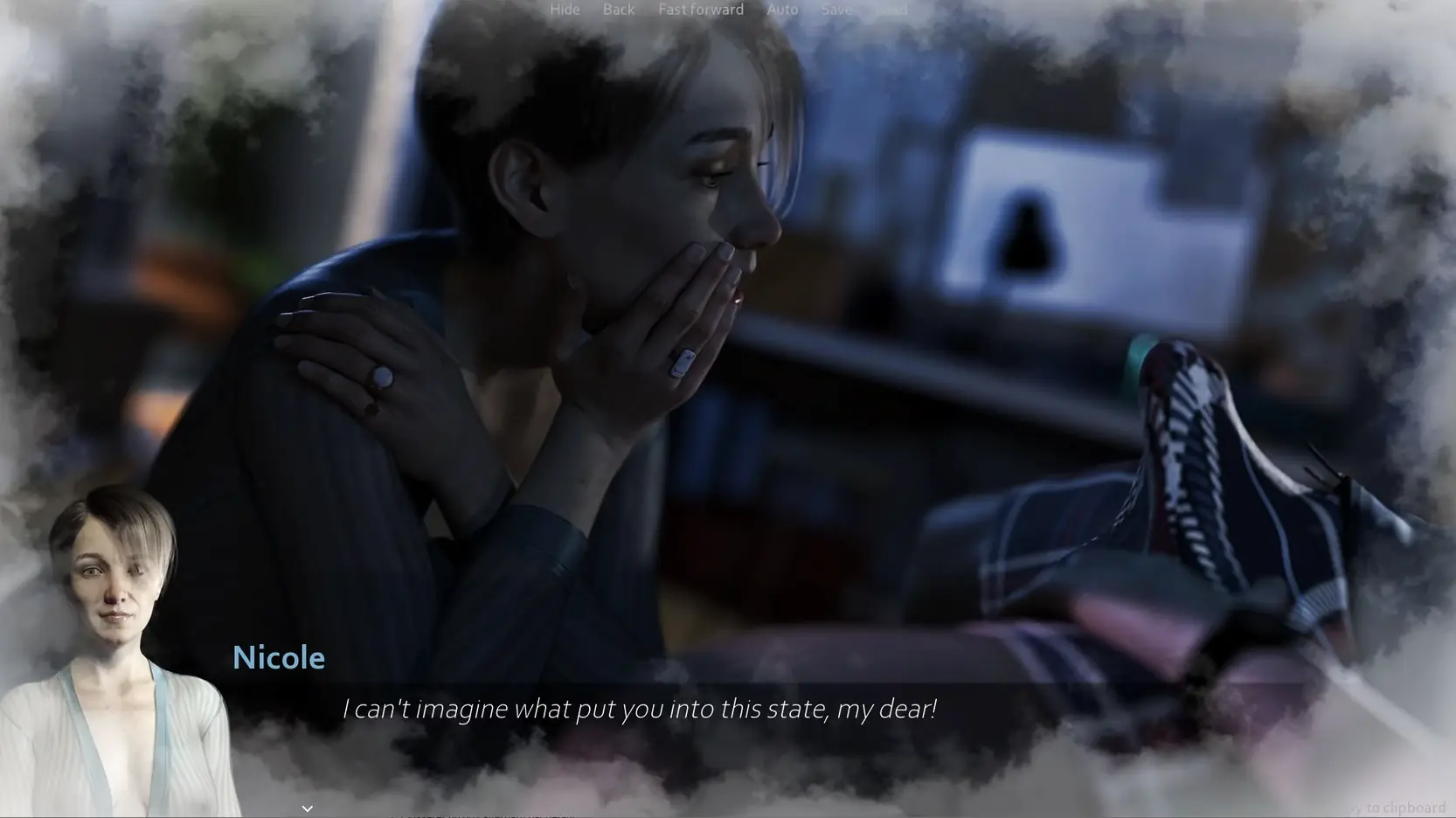Select Fast forward in the menu bar

pos(700,10)
